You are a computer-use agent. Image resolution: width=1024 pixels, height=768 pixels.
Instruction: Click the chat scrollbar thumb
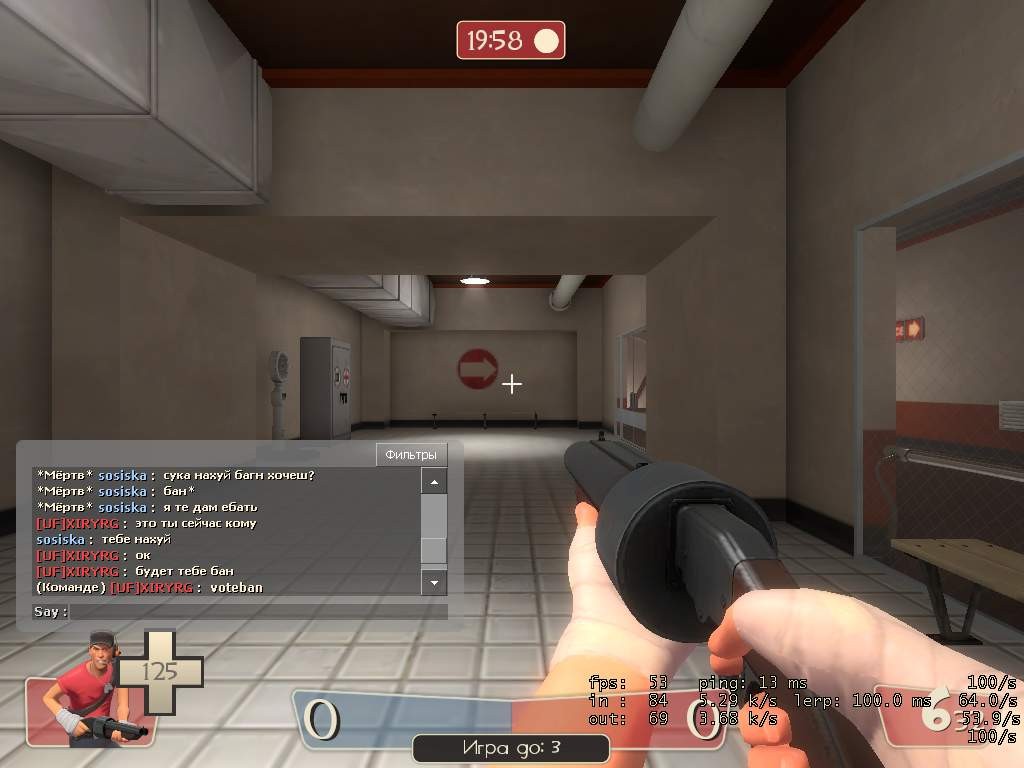(434, 551)
